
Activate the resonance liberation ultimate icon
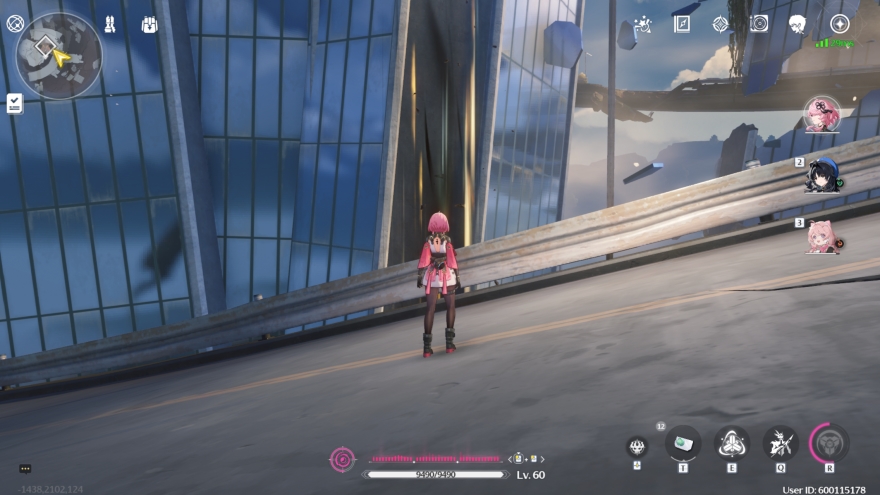coord(828,442)
